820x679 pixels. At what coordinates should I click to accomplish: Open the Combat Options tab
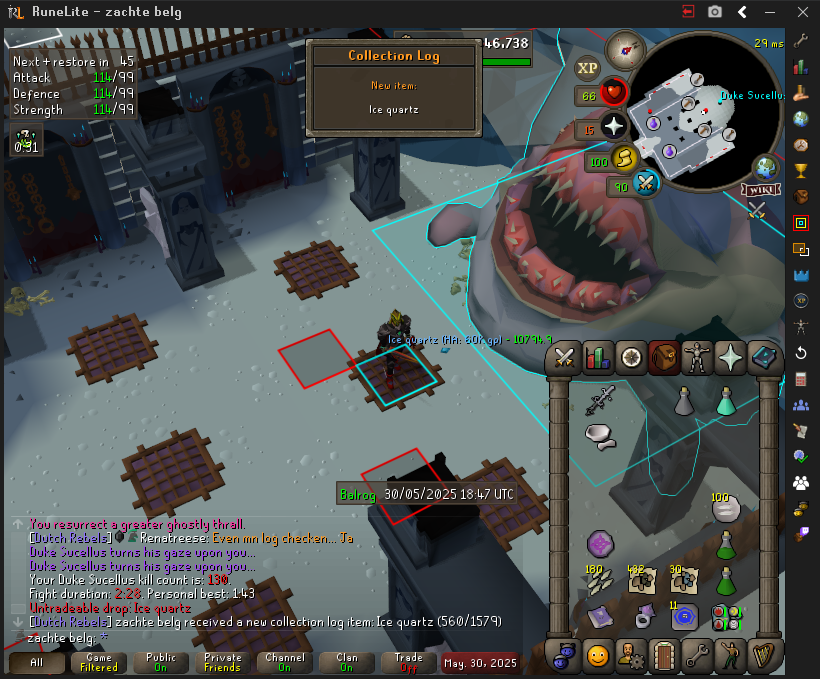point(565,357)
